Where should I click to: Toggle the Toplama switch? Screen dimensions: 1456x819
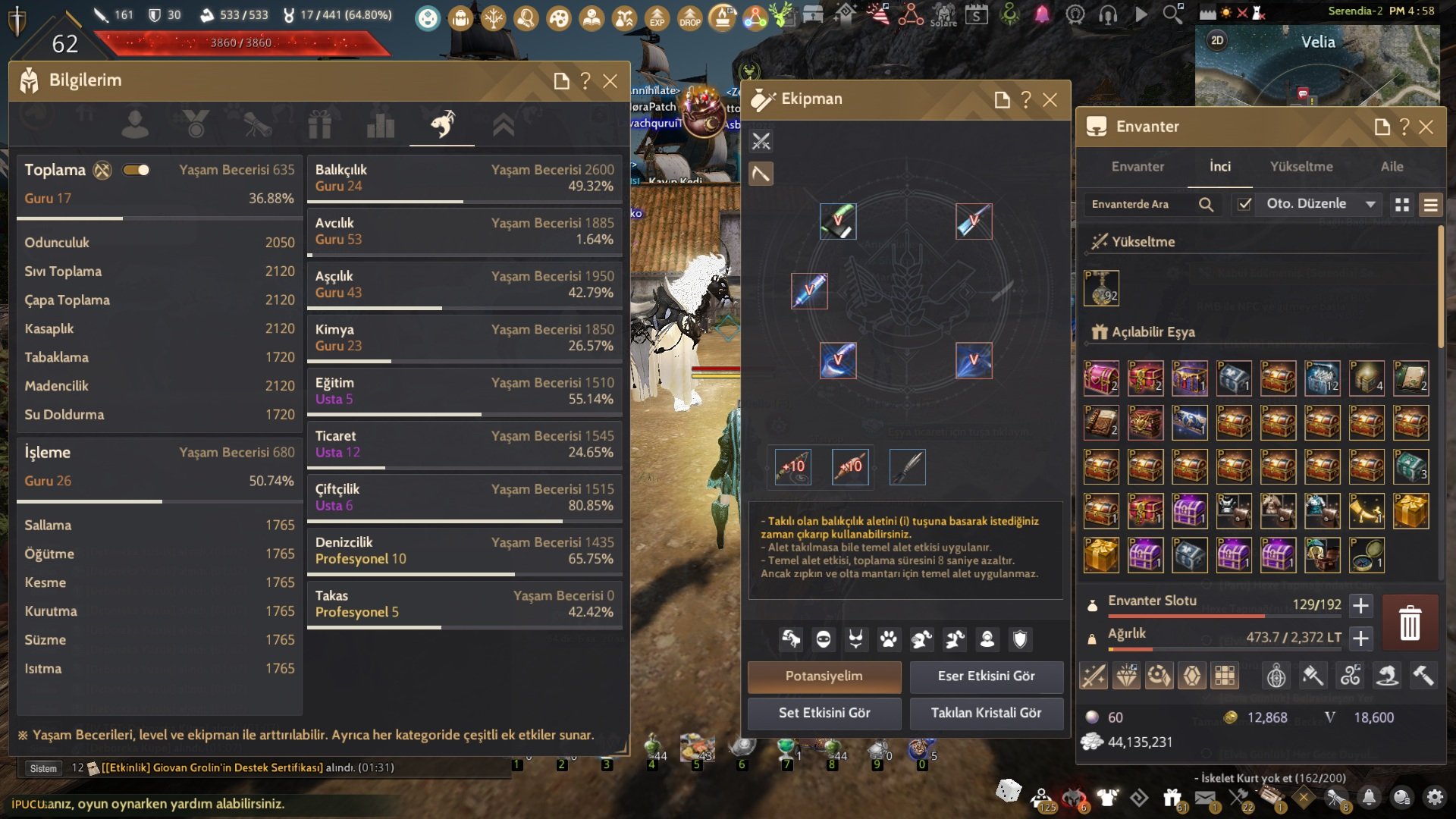pos(136,170)
